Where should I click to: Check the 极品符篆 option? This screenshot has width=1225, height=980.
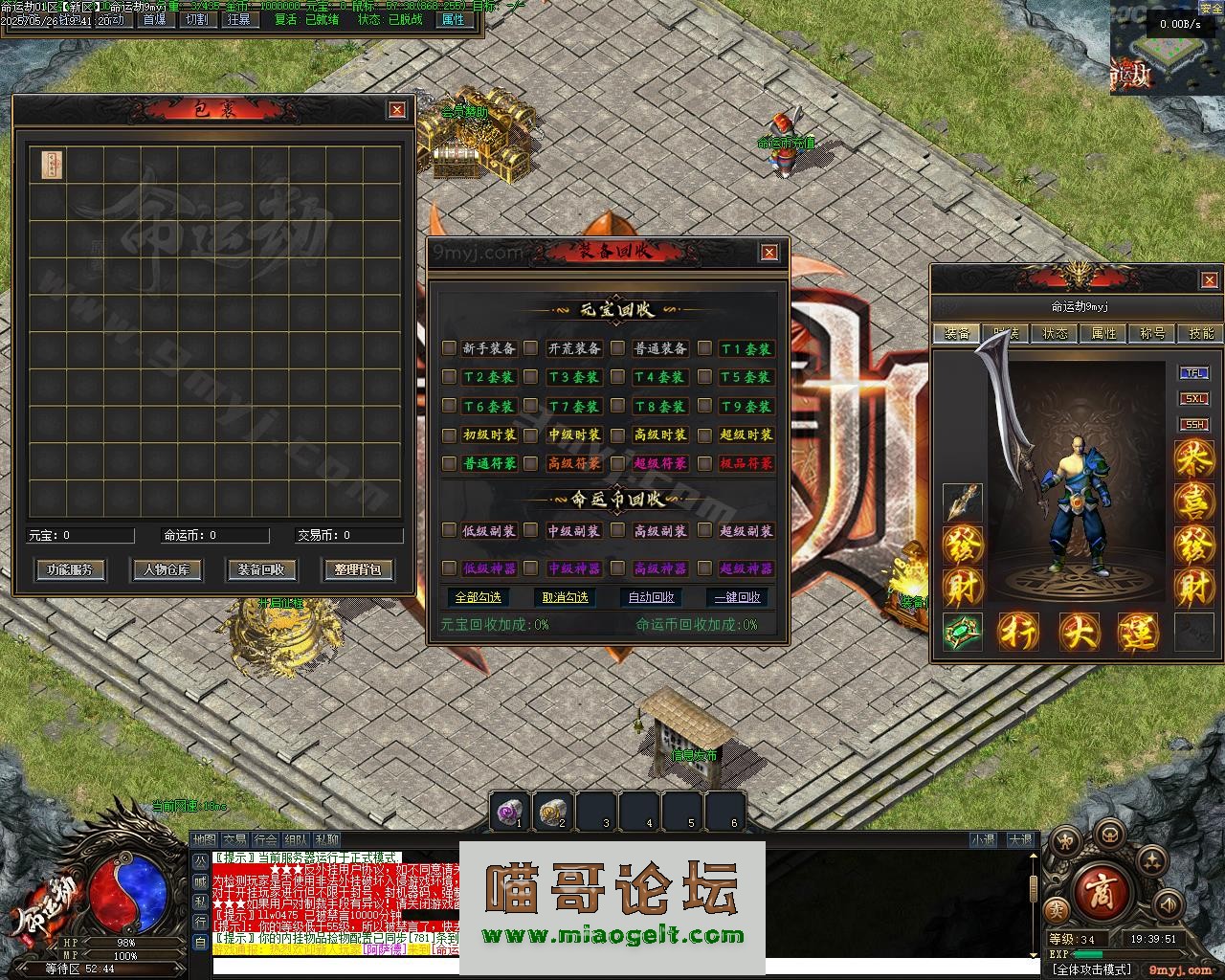705,463
